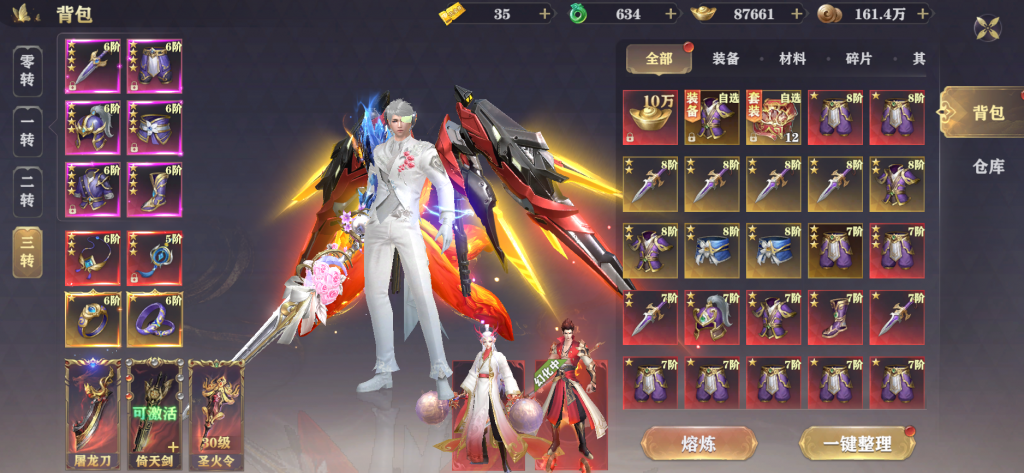Choose the 零转 rebirth tab

[x=29, y=71]
